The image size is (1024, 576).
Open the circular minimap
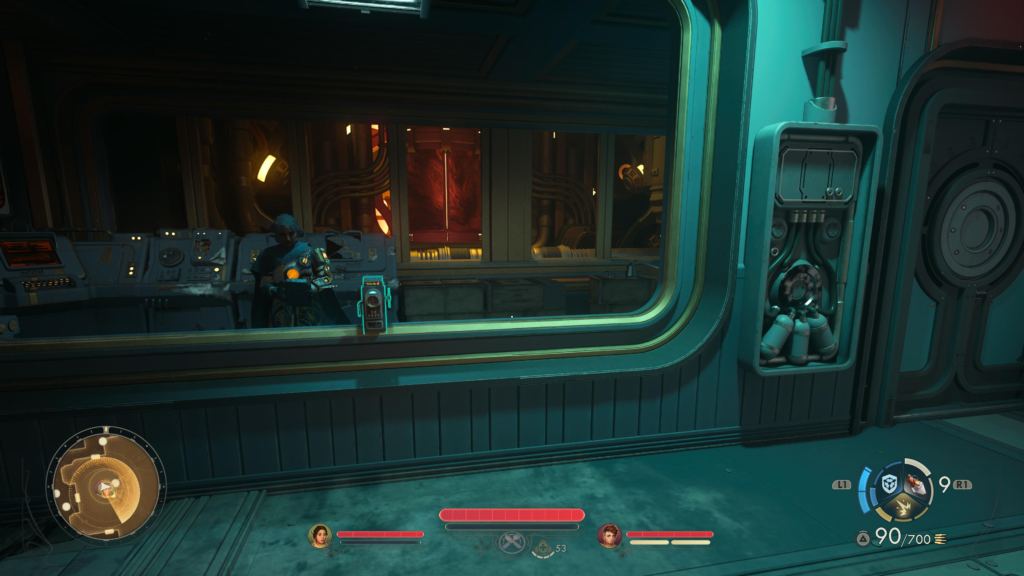tap(105, 487)
